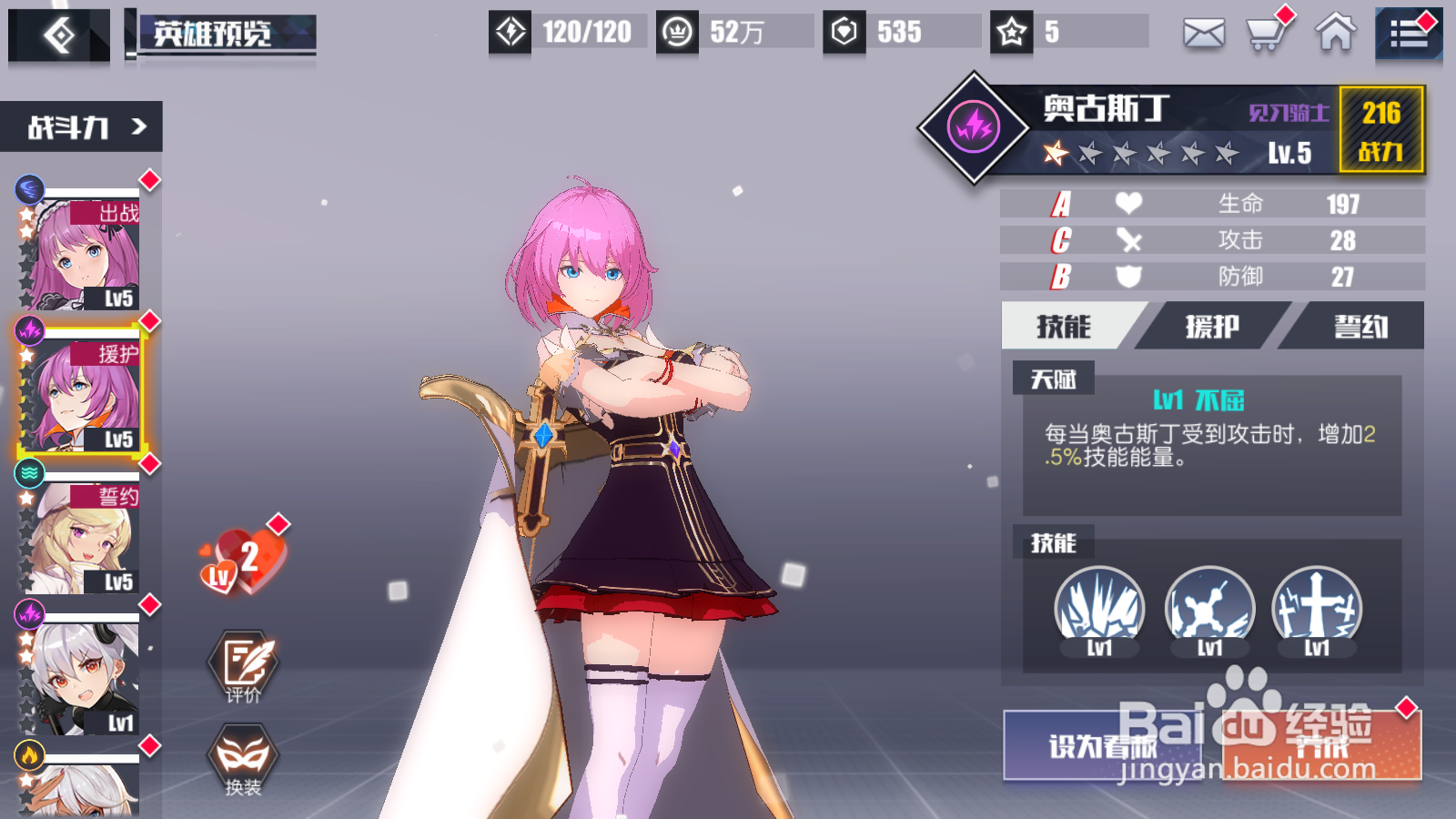Open the 战斗力 sorting dropdown
This screenshot has width=1456, height=819.
point(82,127)
